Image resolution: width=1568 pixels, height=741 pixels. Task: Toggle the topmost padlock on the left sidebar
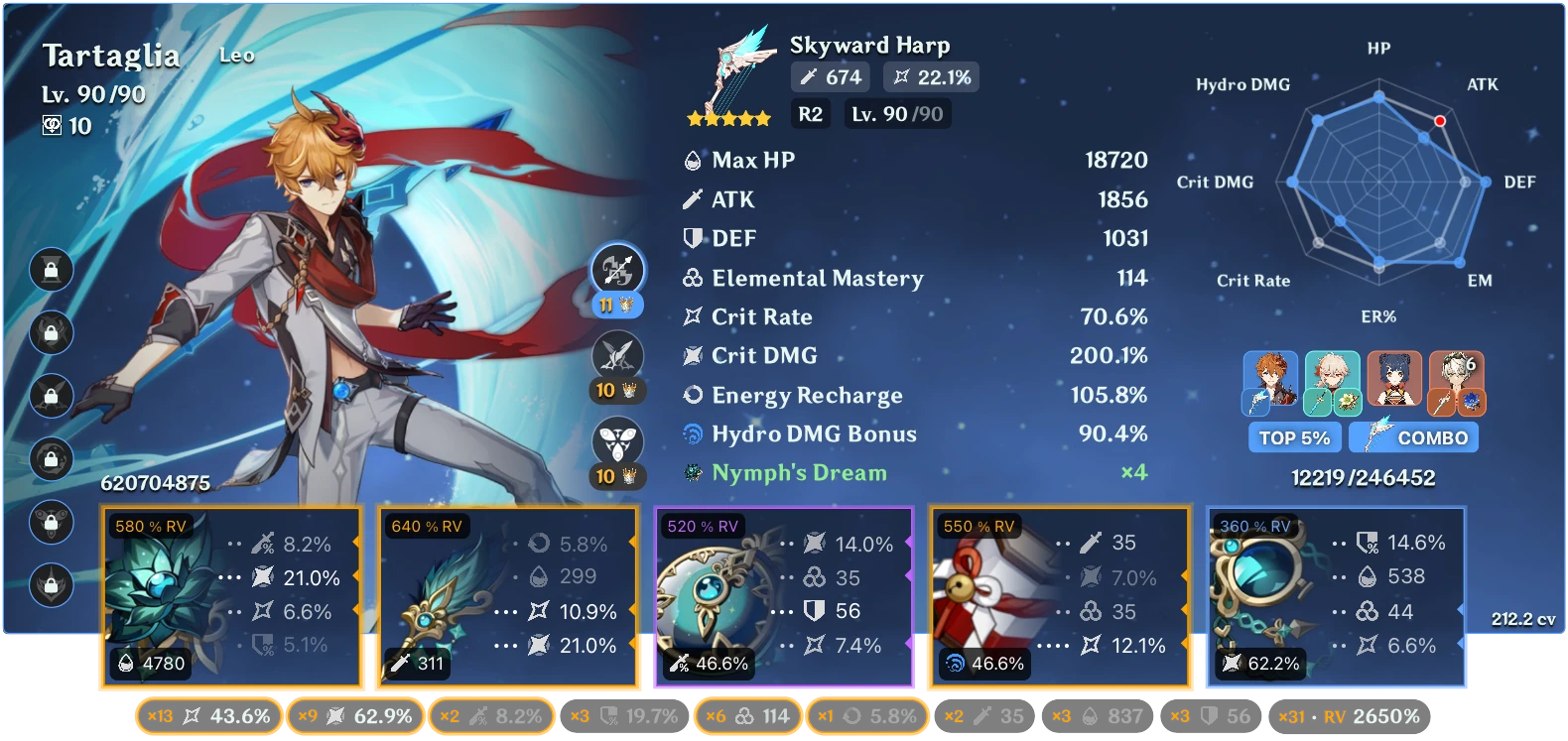(x=50, y=269)
